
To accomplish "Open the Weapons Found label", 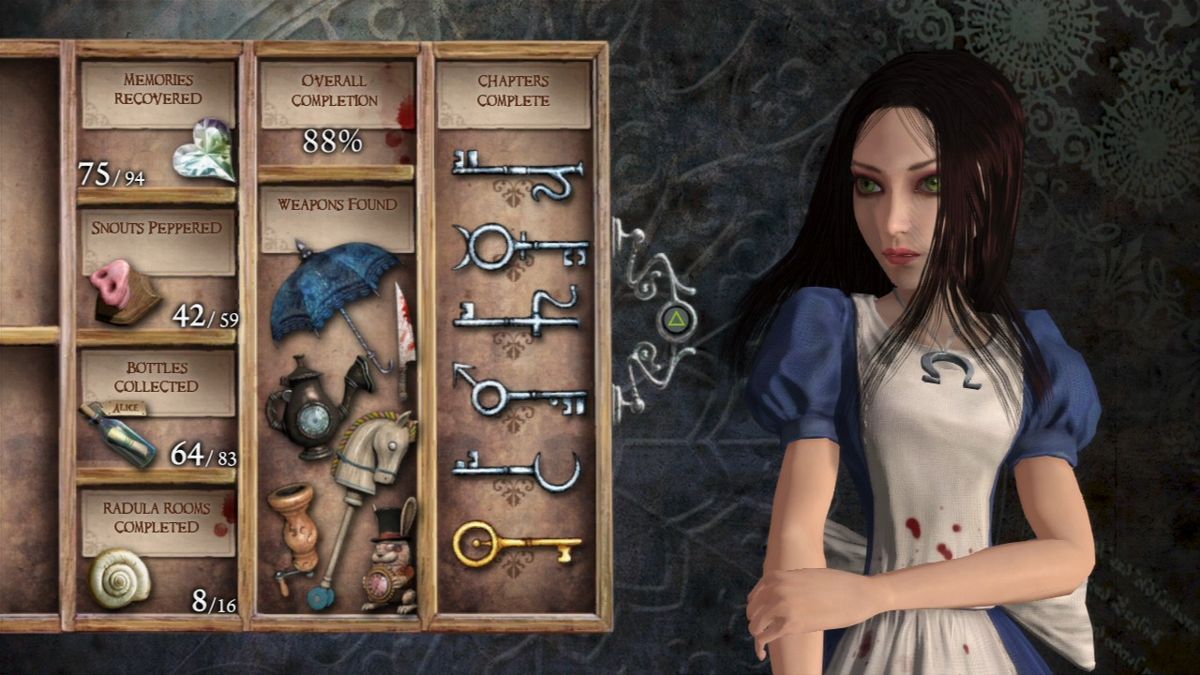I will (x=337, y=205).
